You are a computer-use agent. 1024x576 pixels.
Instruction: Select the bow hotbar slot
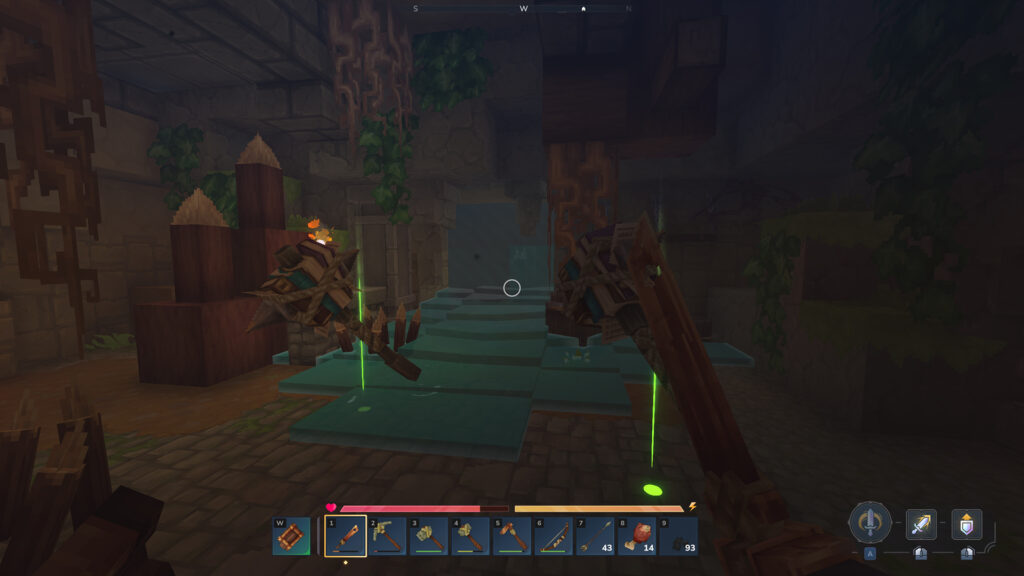point(553,536)
